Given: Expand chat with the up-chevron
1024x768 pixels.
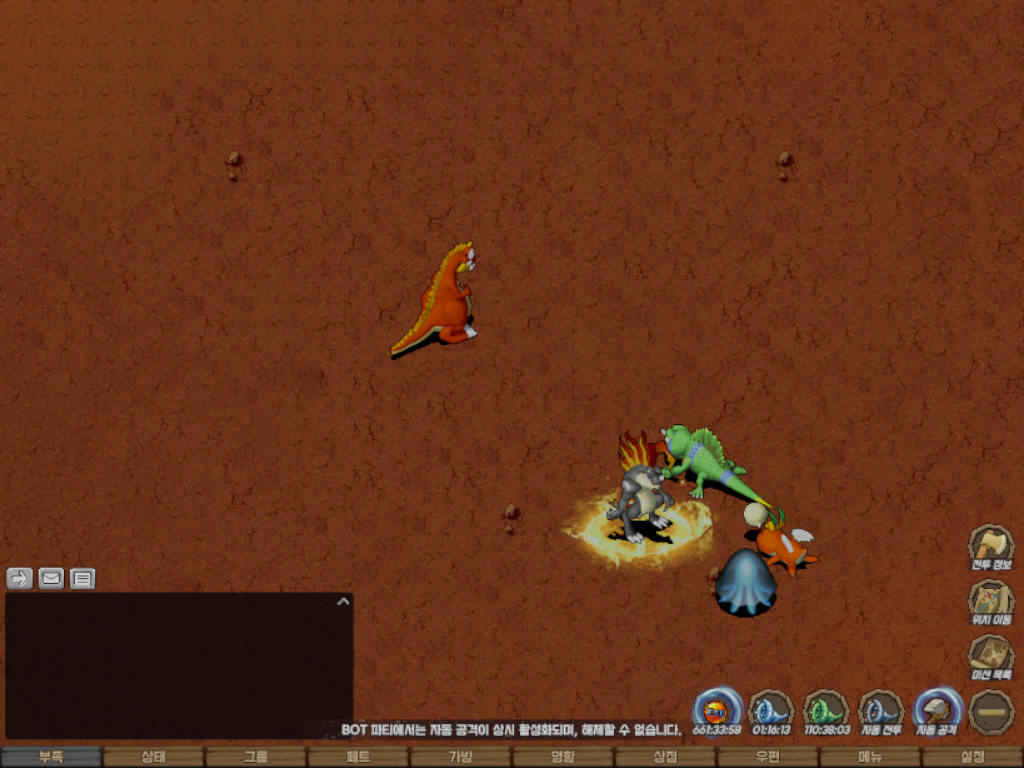Looking at the screenshot, I should [343, 602].
